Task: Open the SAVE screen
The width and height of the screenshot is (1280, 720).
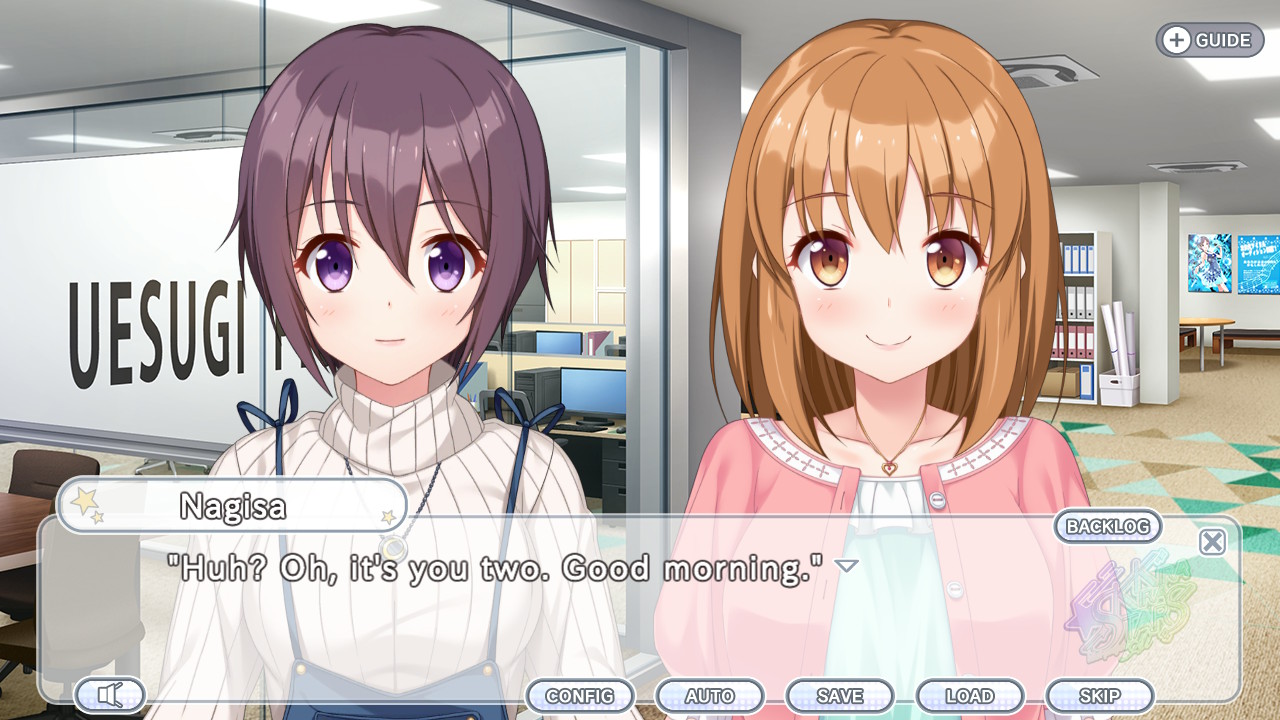Action: pos(841,696)
